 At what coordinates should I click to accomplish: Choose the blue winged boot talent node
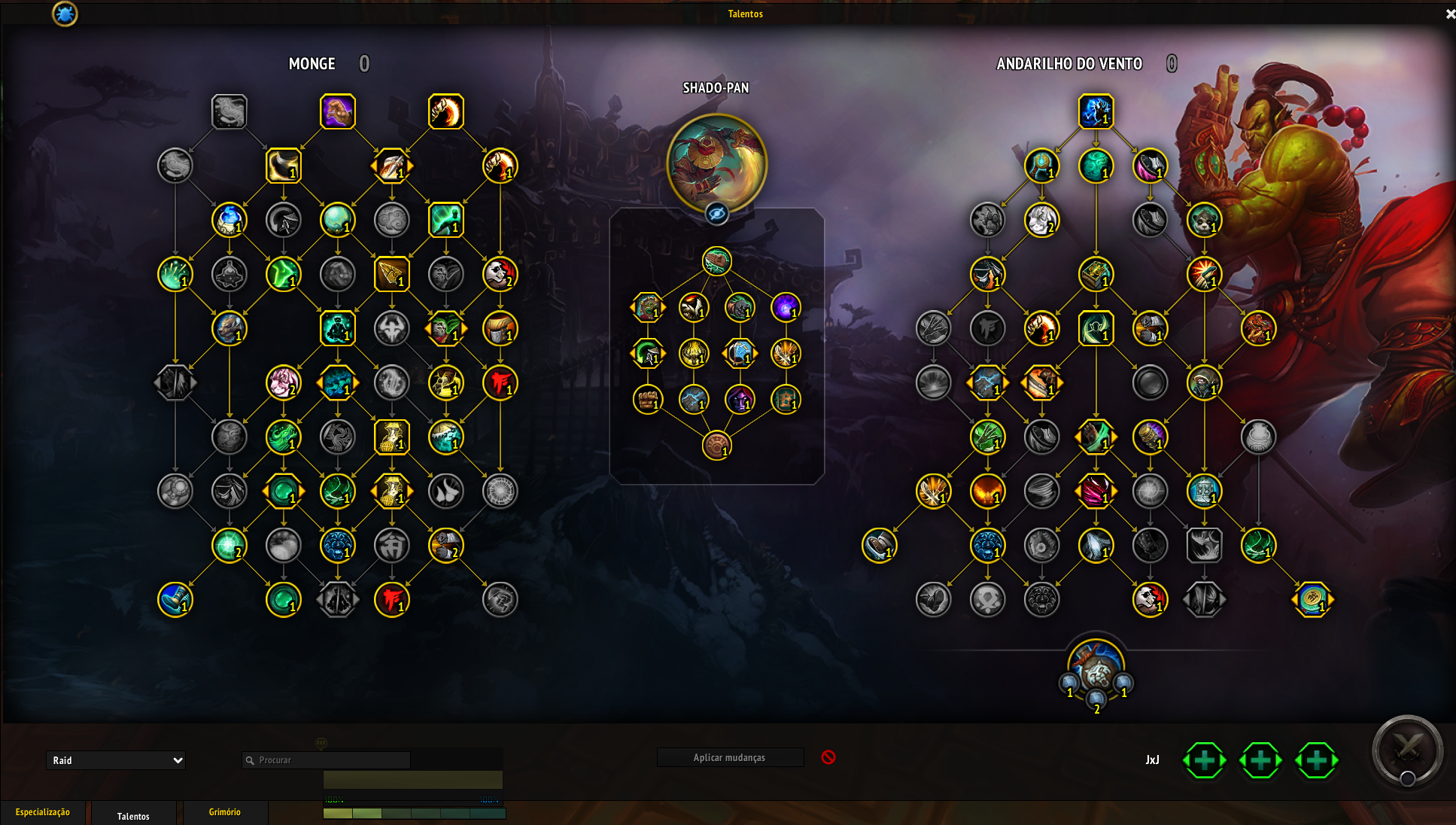(175, 599)
